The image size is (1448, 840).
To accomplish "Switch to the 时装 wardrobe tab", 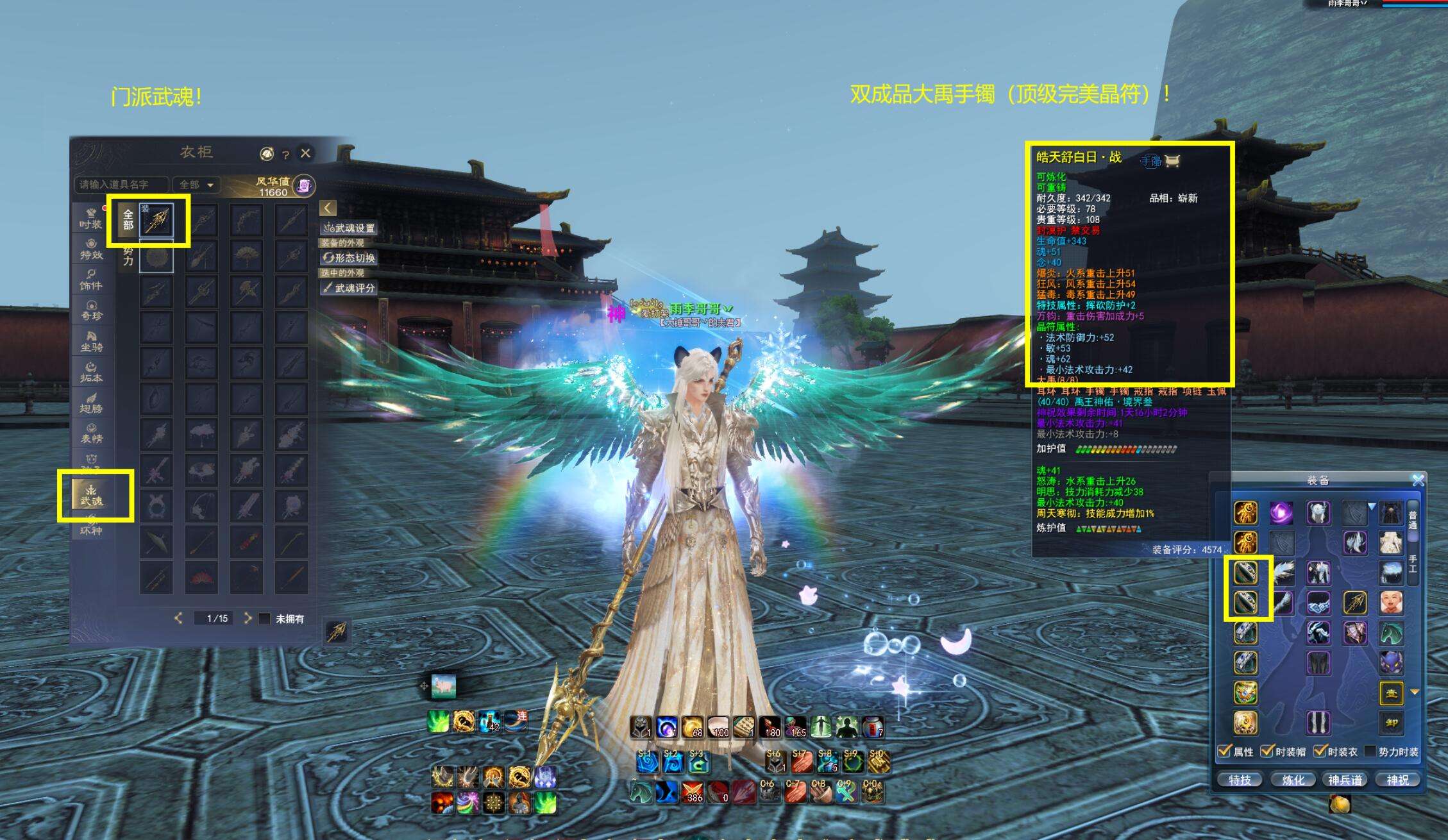I will click(91, 219).
